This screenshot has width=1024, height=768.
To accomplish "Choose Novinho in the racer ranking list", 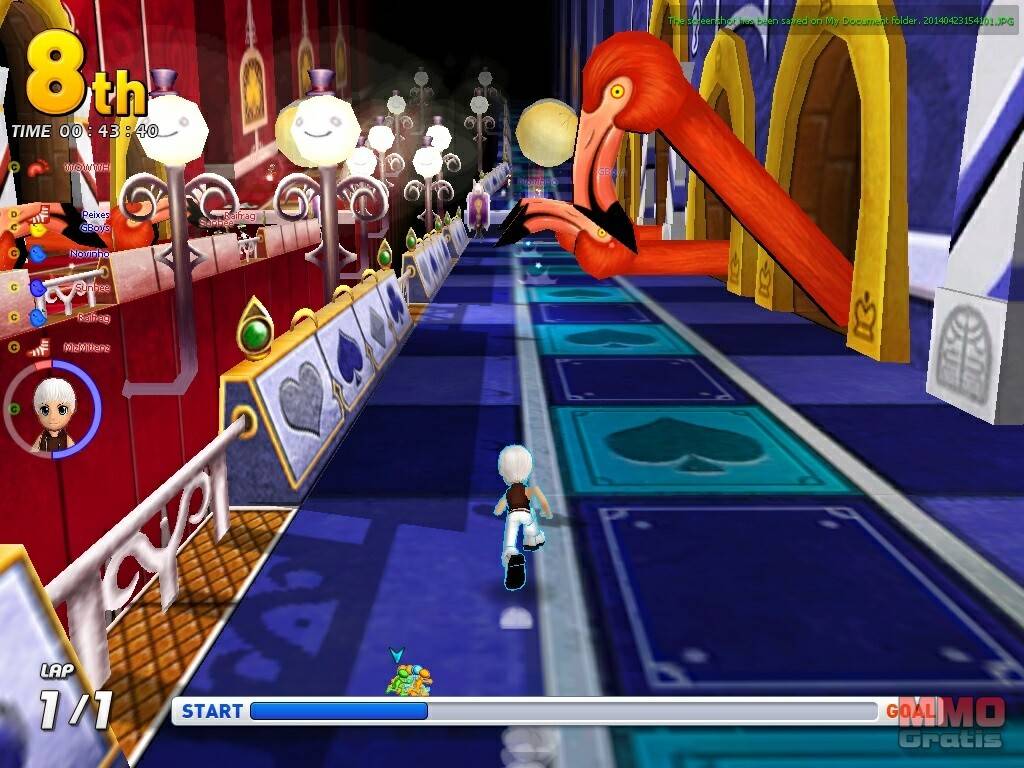I will point(88,255).
